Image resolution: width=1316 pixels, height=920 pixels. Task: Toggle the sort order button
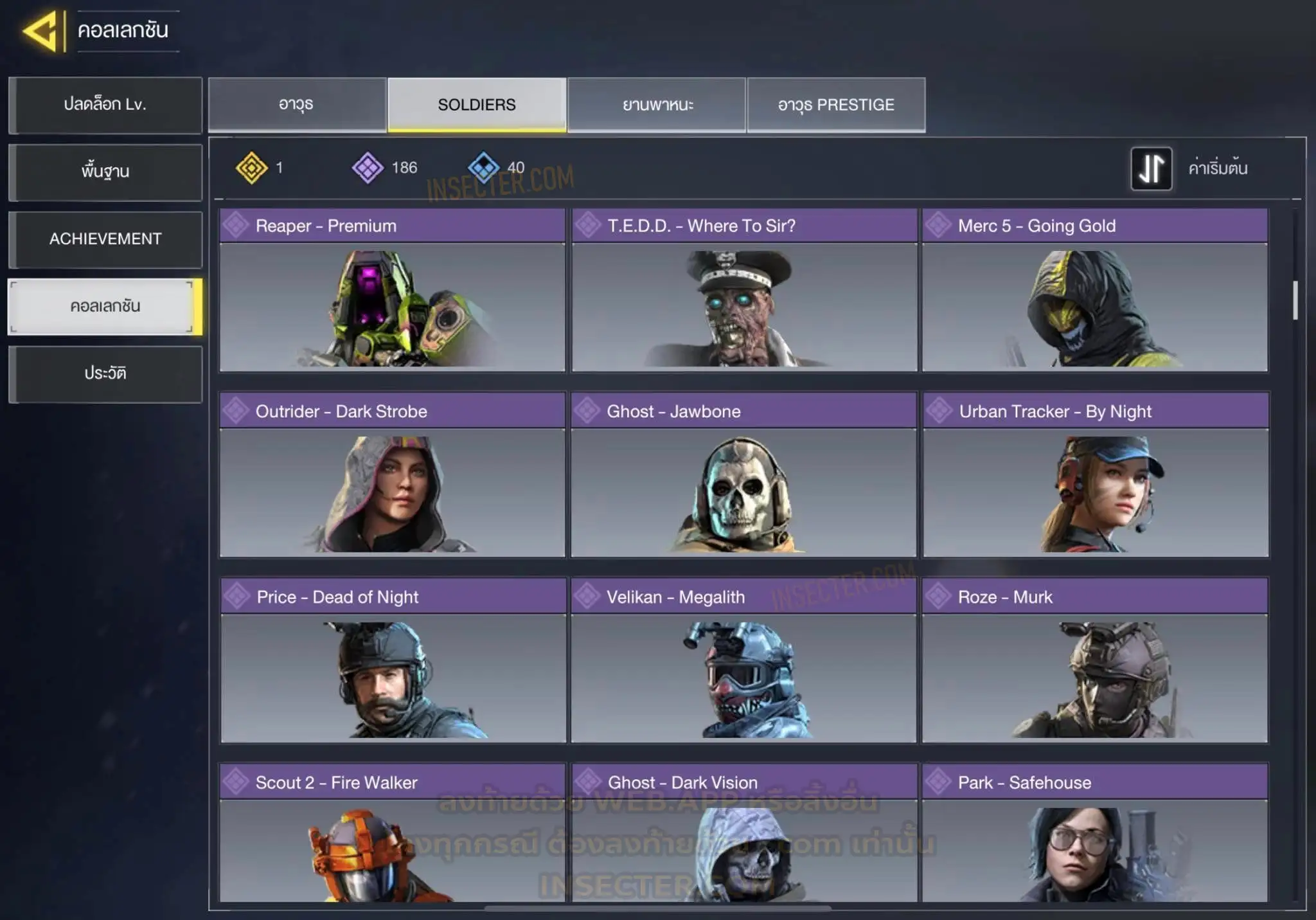(1151, 168)
